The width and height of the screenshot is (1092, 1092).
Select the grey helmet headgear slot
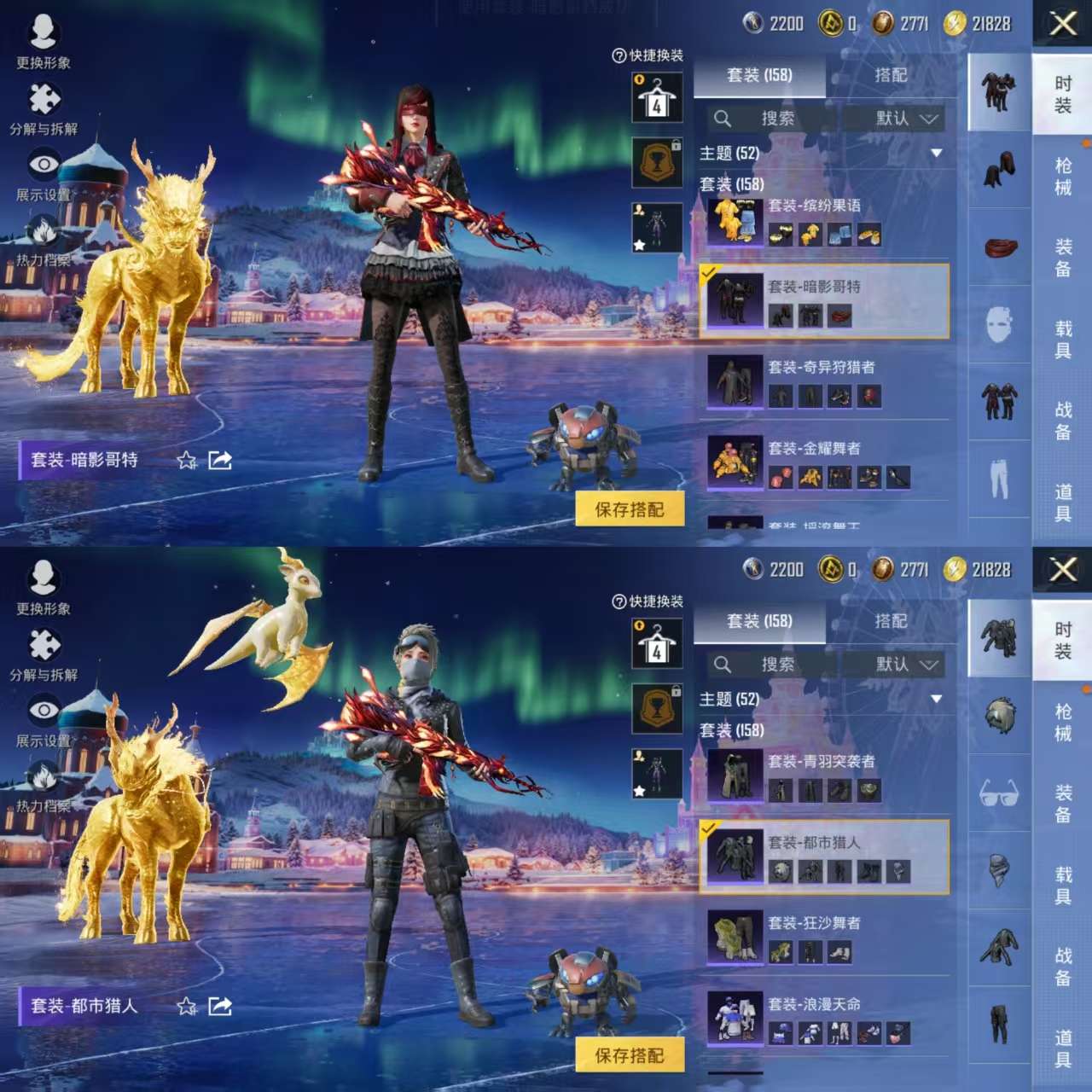(x=1000, y=715)
